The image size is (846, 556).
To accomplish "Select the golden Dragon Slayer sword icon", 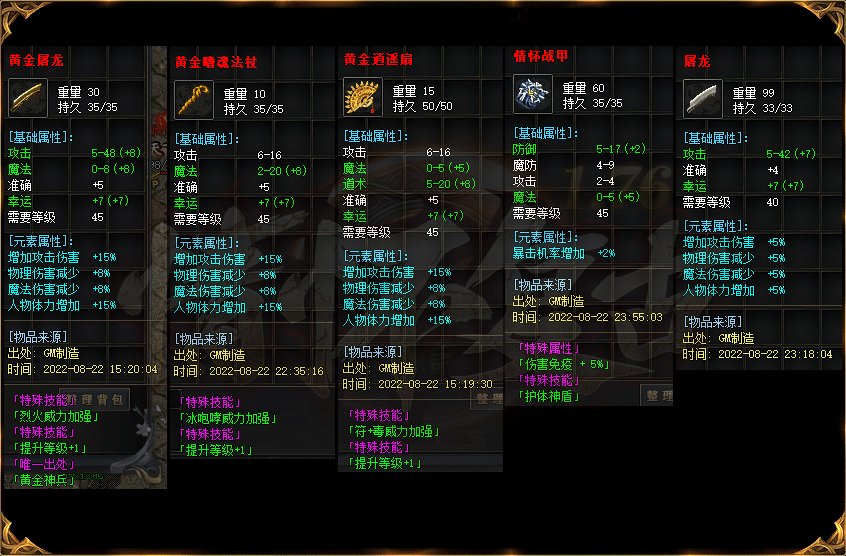I will [27, 98].
